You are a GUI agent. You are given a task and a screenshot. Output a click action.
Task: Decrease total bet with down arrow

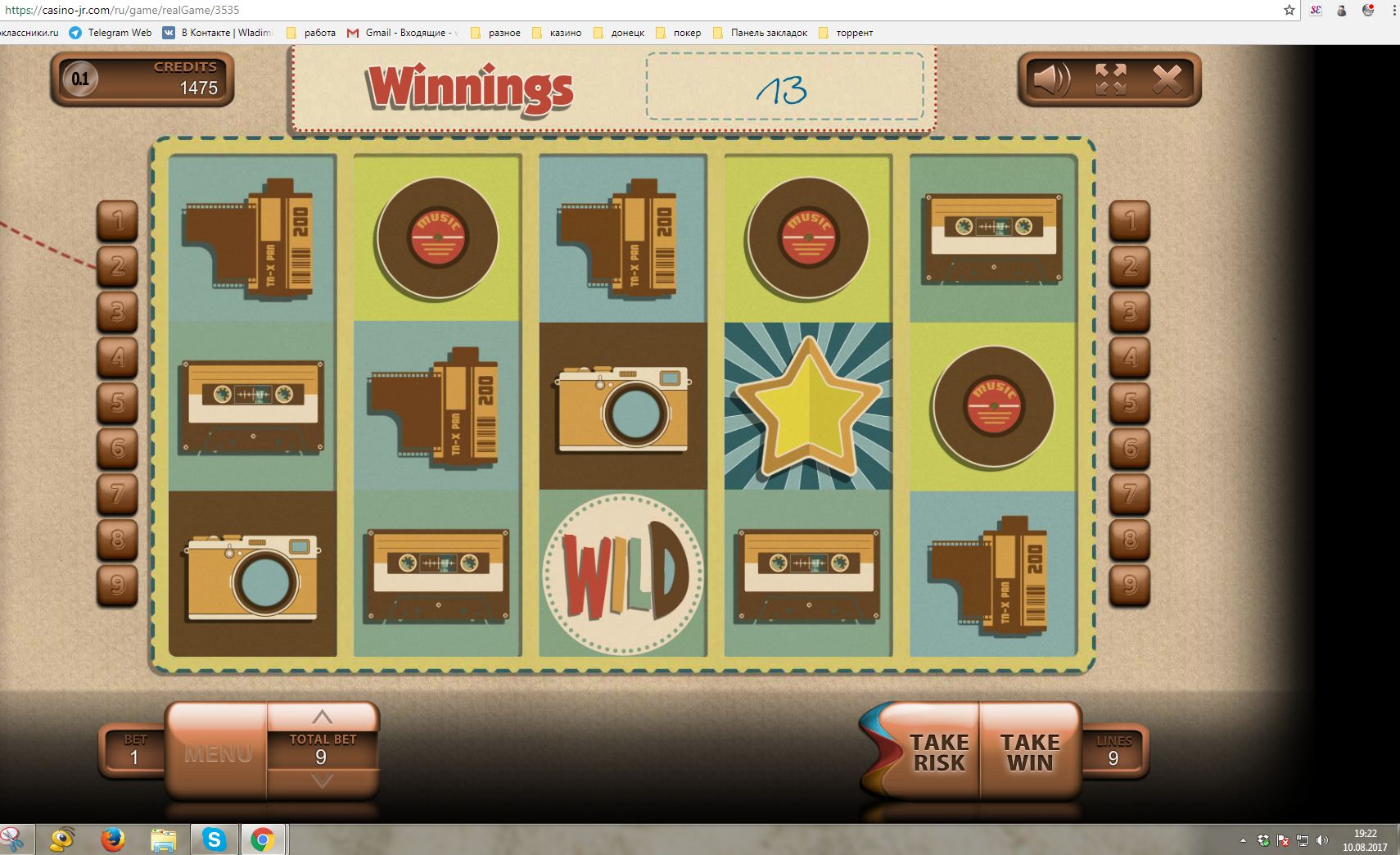coord(323,781)
